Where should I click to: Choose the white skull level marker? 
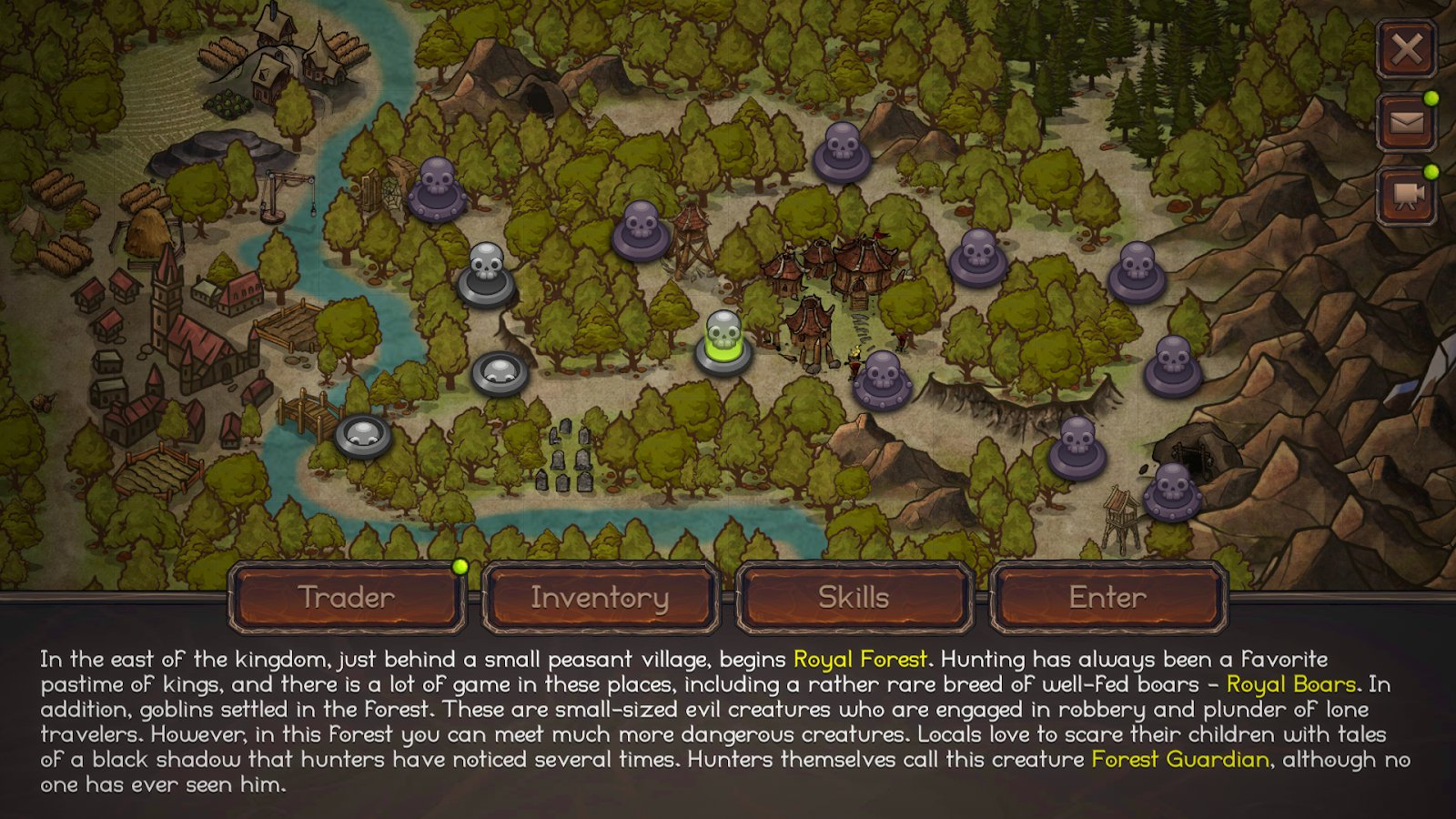click(486, 275)
